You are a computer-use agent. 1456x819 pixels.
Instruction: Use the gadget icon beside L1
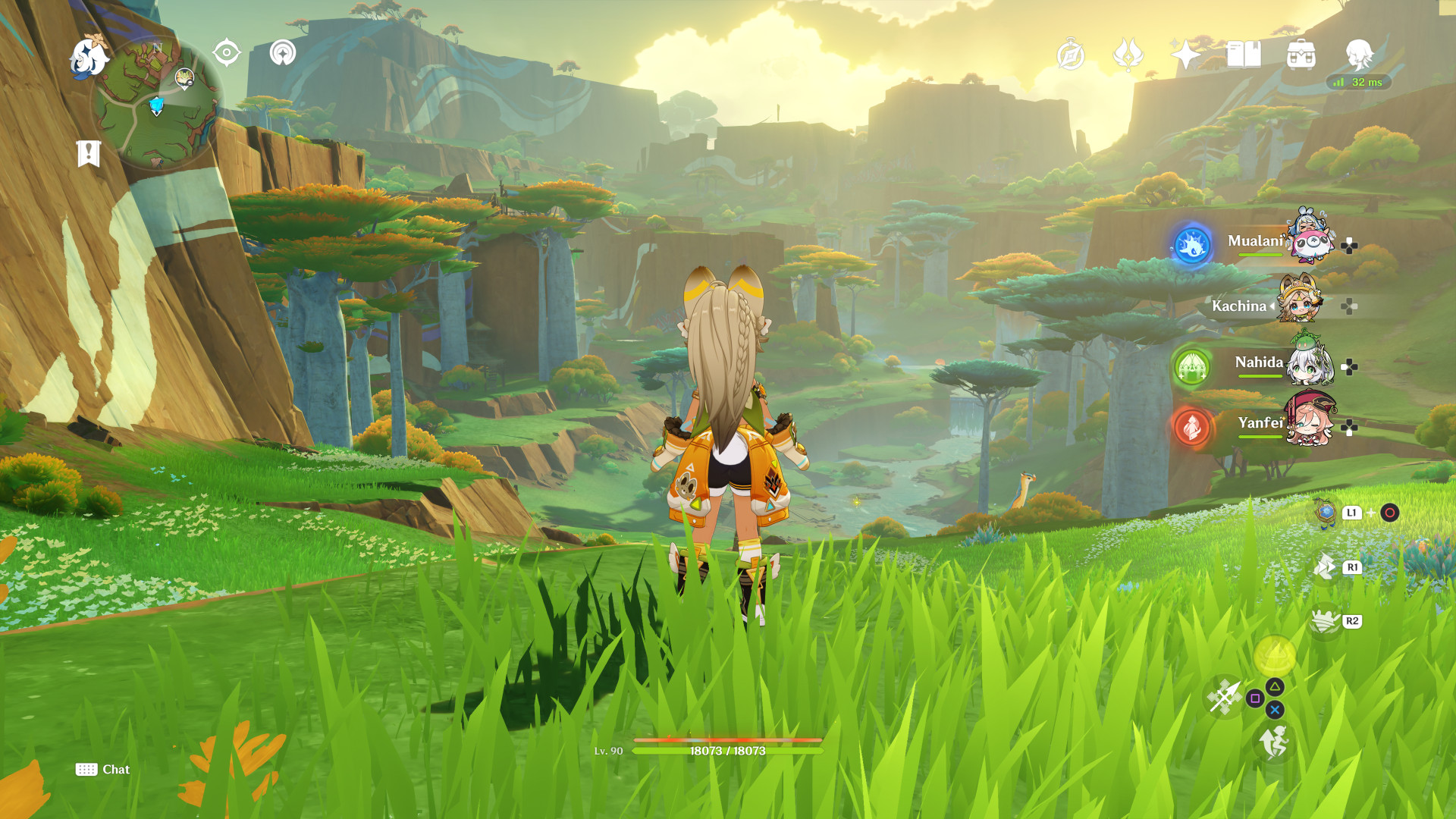1326,513
